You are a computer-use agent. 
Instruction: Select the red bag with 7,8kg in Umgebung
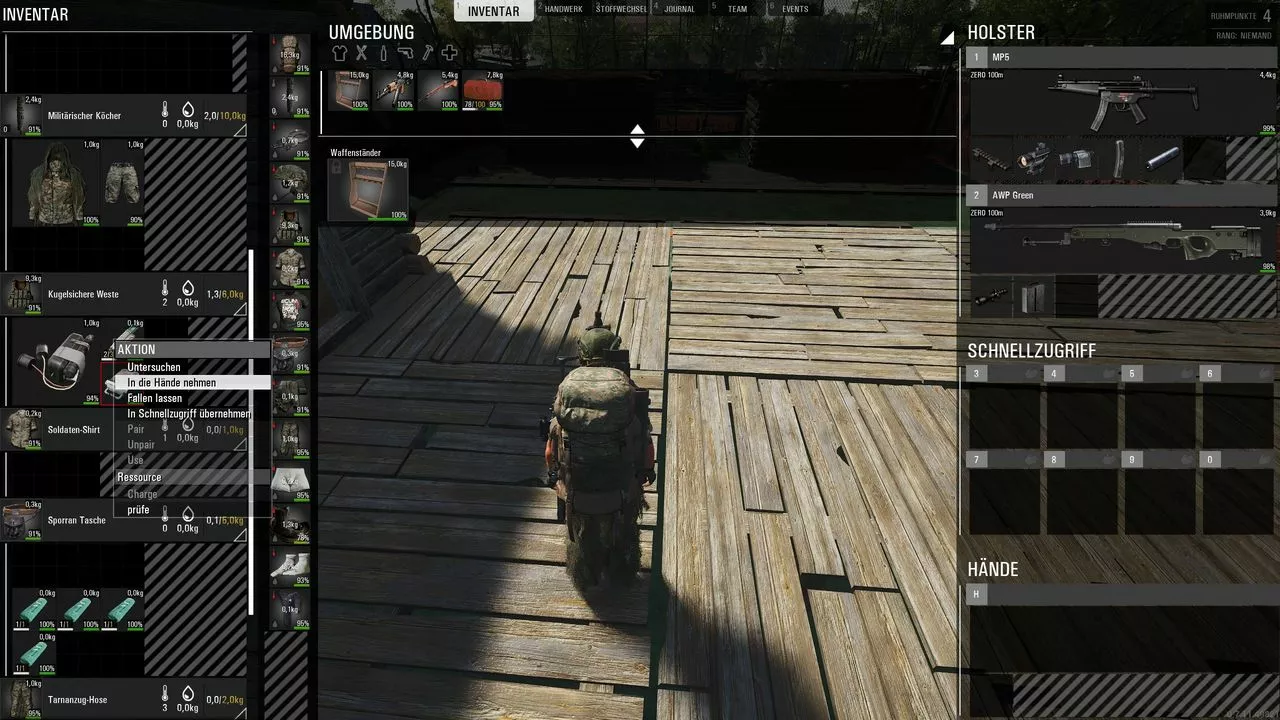pyautogui.click(x=482, y=90)
